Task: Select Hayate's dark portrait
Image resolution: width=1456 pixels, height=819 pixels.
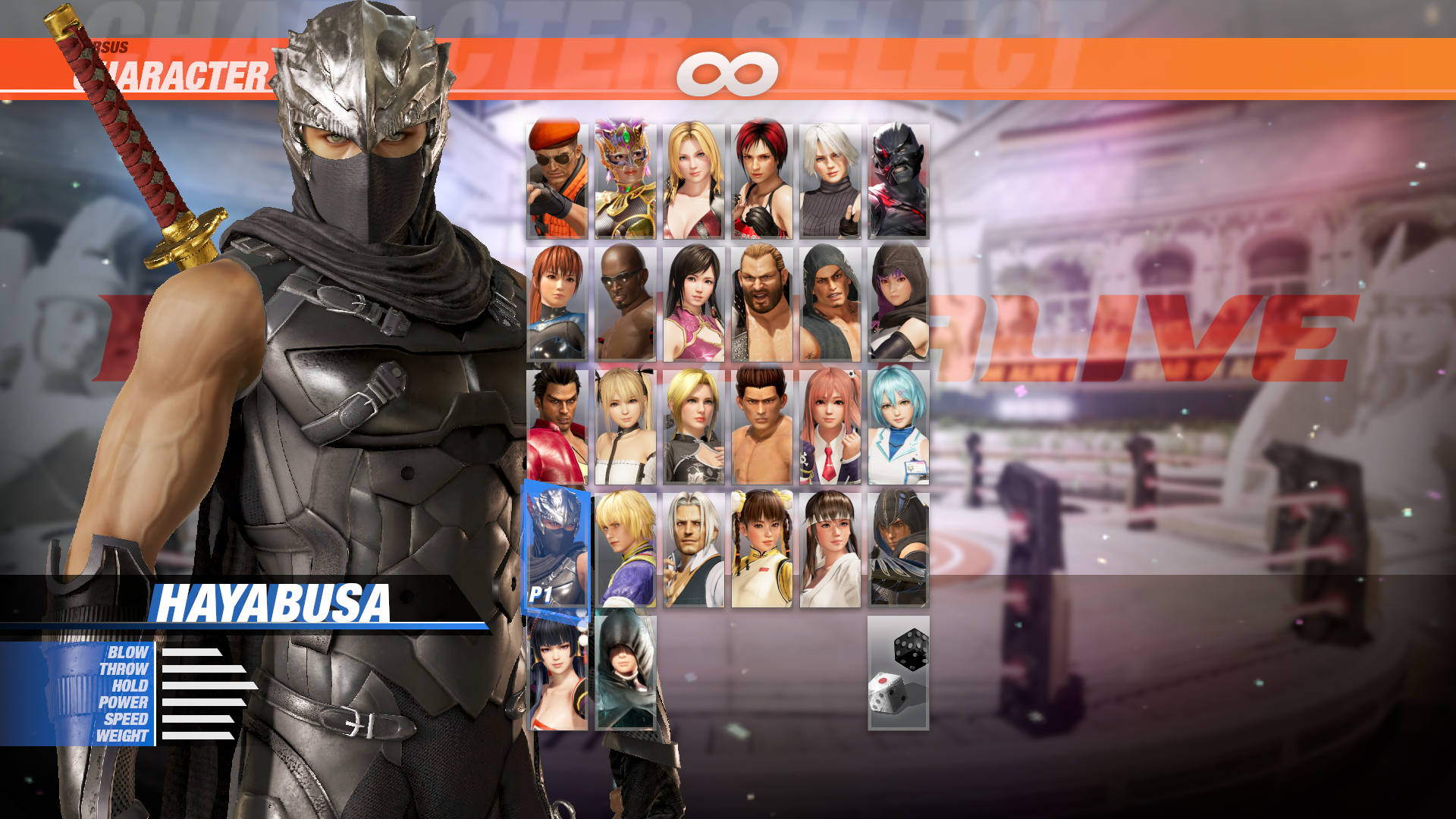Action: click(x=899, y=550)
